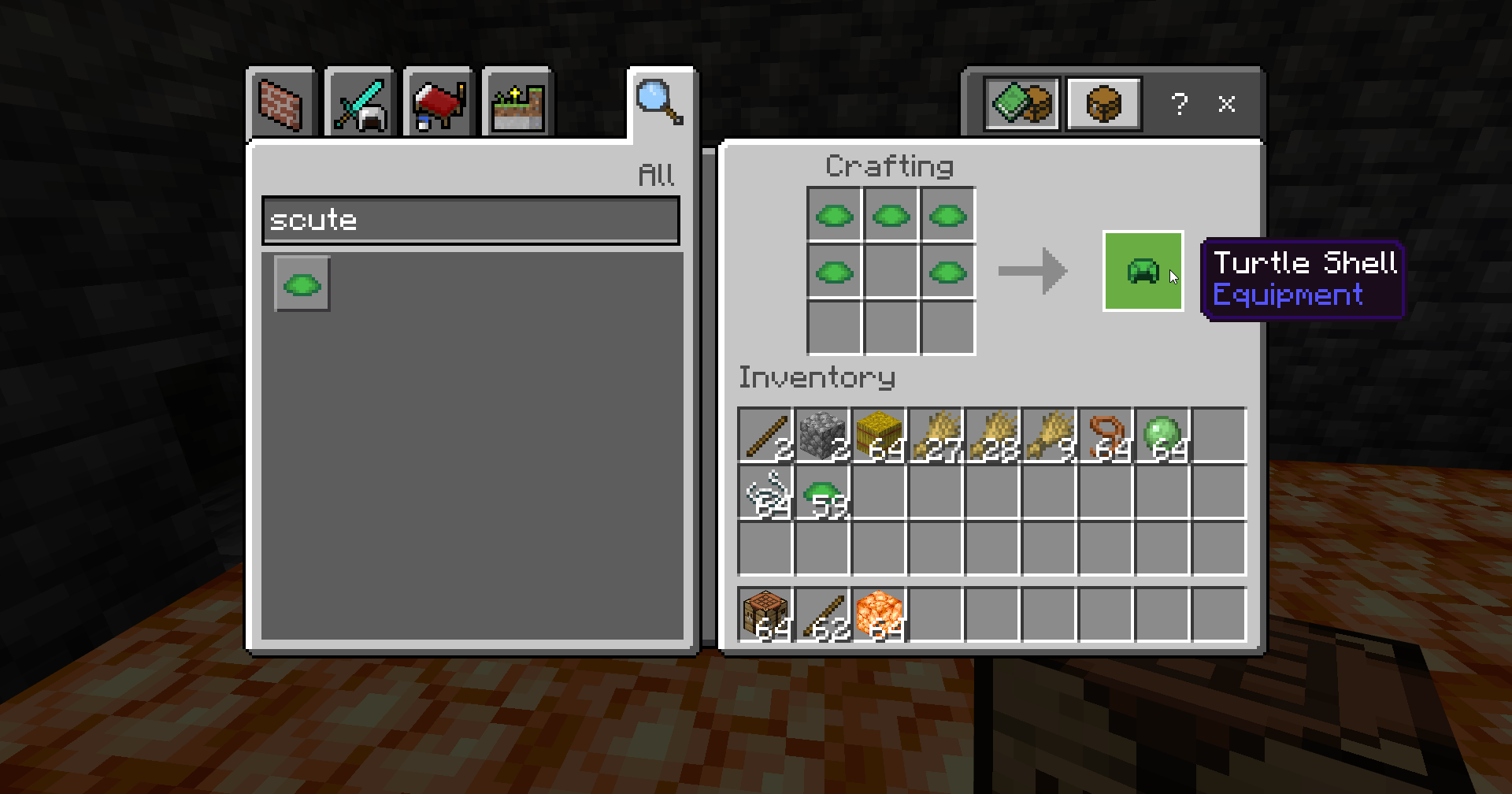The width and height of the screenshot is (1512, 794).
Task: Select the cobblestone stack in inventory
Action: pyautogui.click(x=822, y=435)
